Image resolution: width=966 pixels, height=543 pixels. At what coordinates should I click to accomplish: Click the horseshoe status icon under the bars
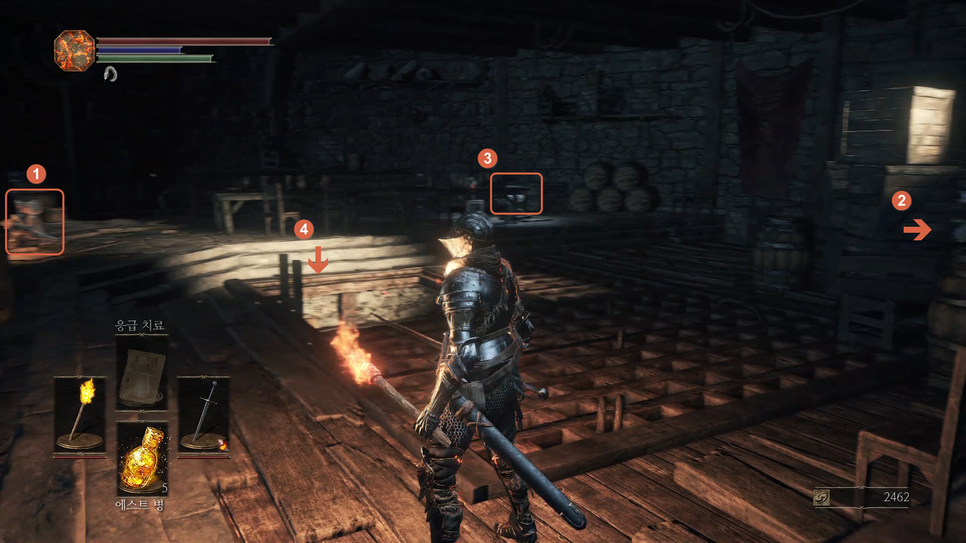[110, 74]
